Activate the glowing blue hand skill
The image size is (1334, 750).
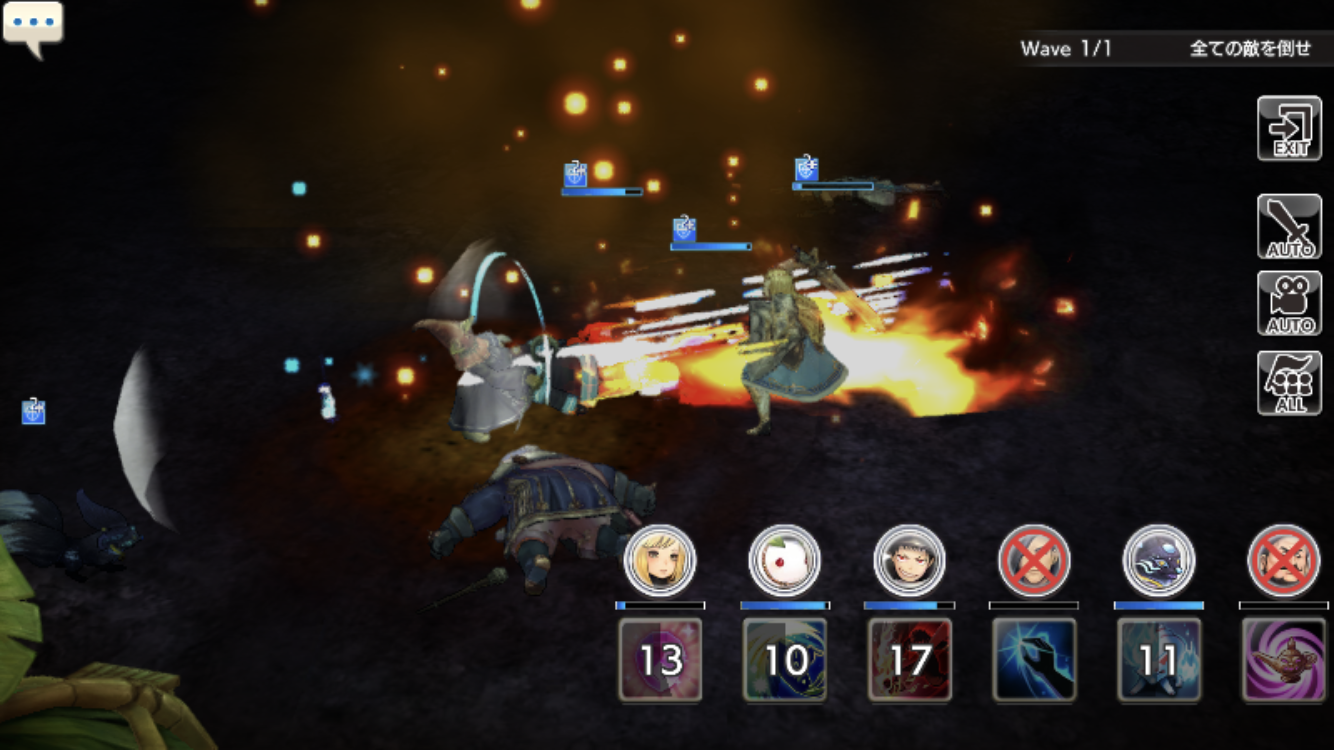(1034, 659)
